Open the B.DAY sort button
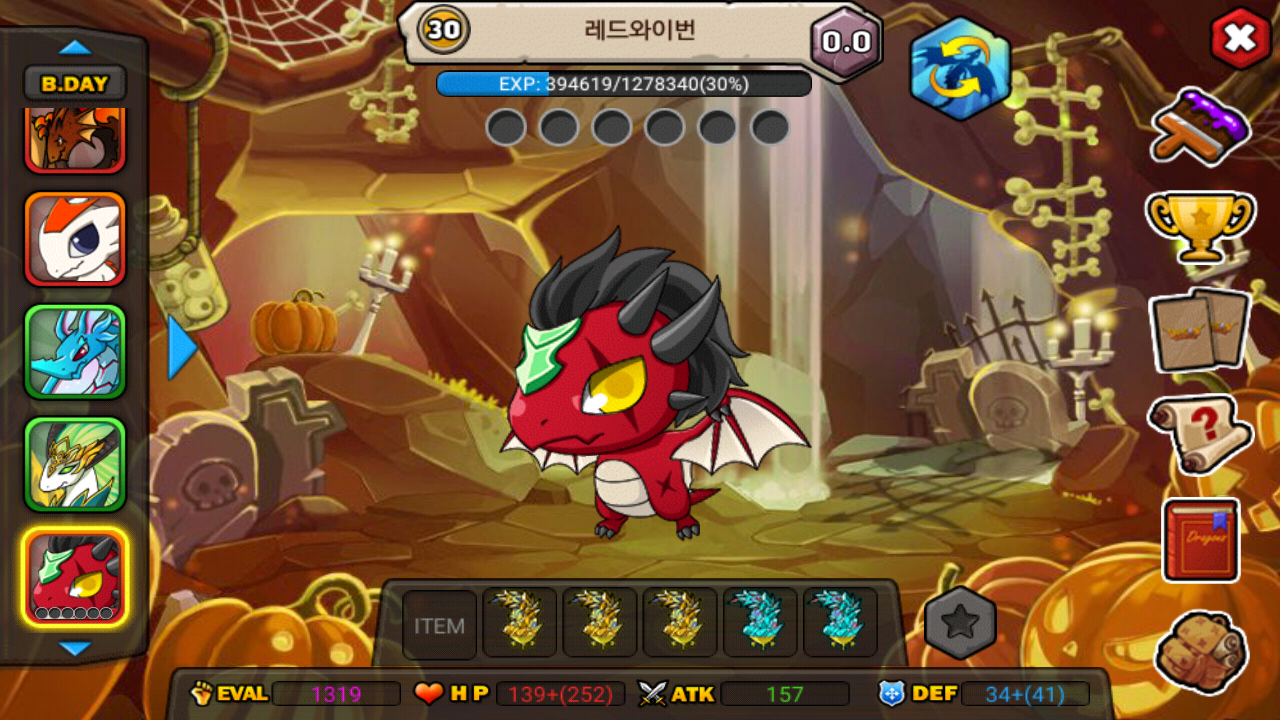Image resolution: width=1280 pixels, height=720 pixels. click(x=75, y=84)
